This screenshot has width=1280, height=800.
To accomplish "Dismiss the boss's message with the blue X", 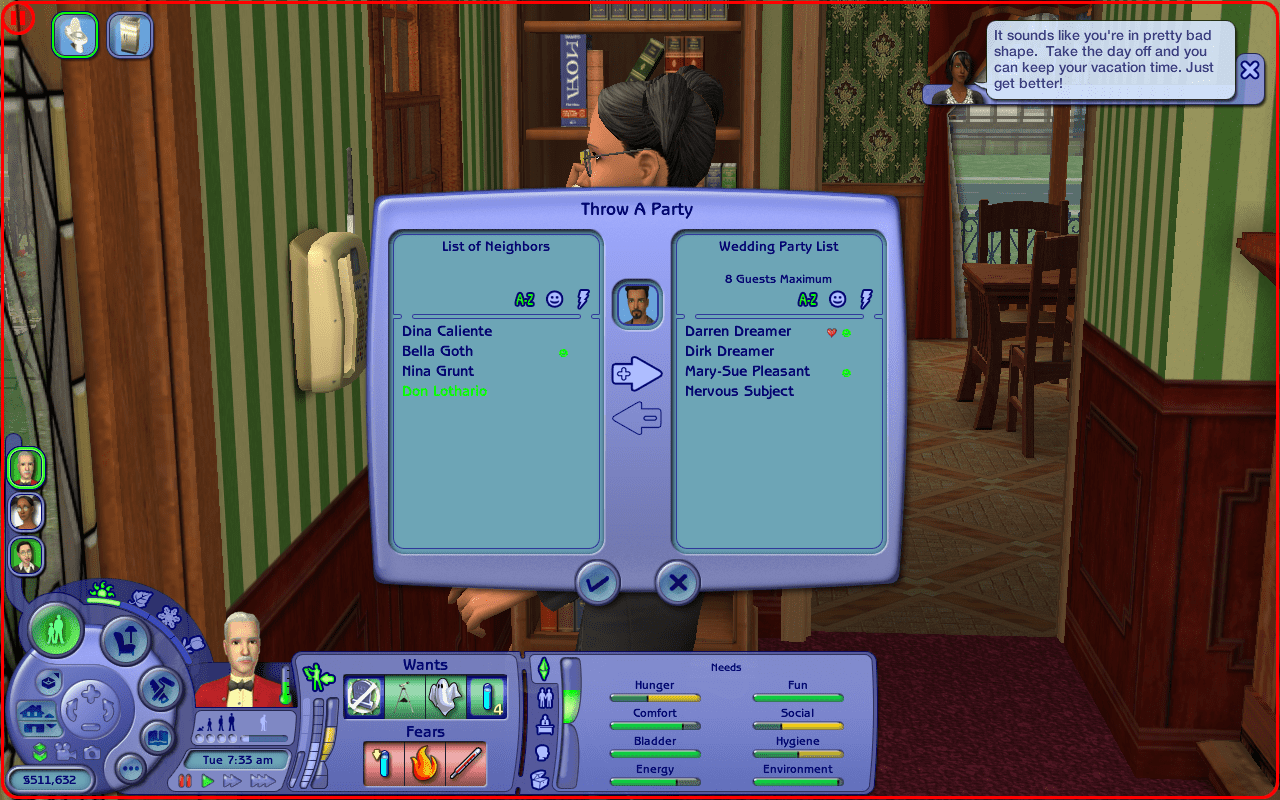I will pos(1249,69).
